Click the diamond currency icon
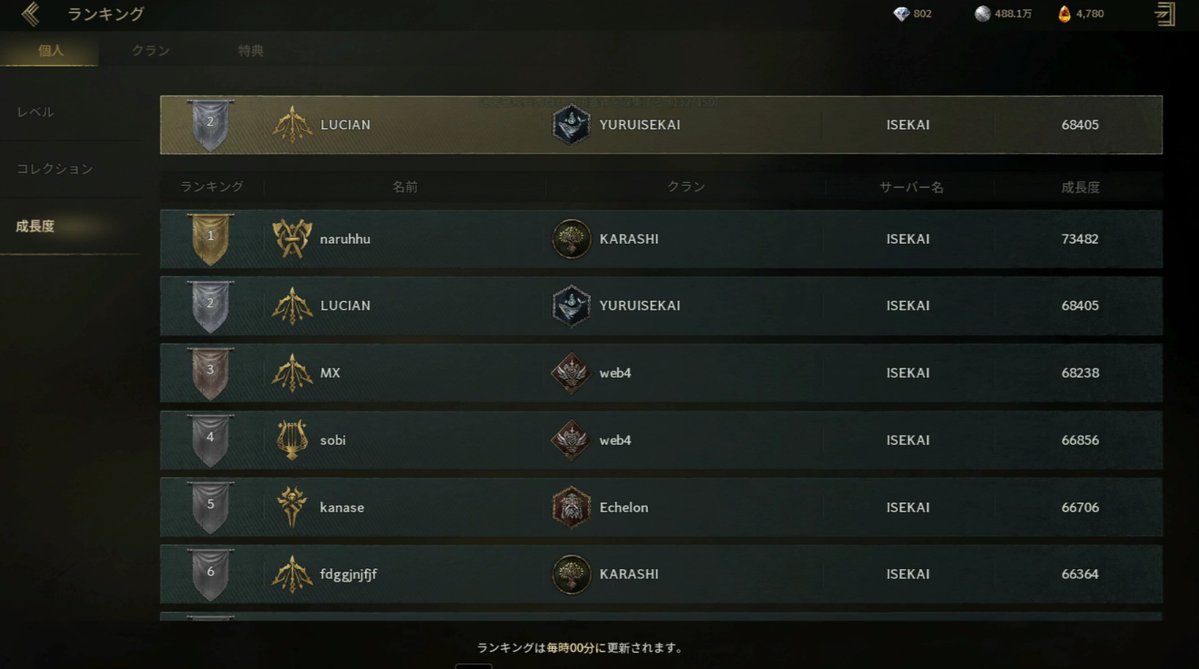 (x=902, y=14)
